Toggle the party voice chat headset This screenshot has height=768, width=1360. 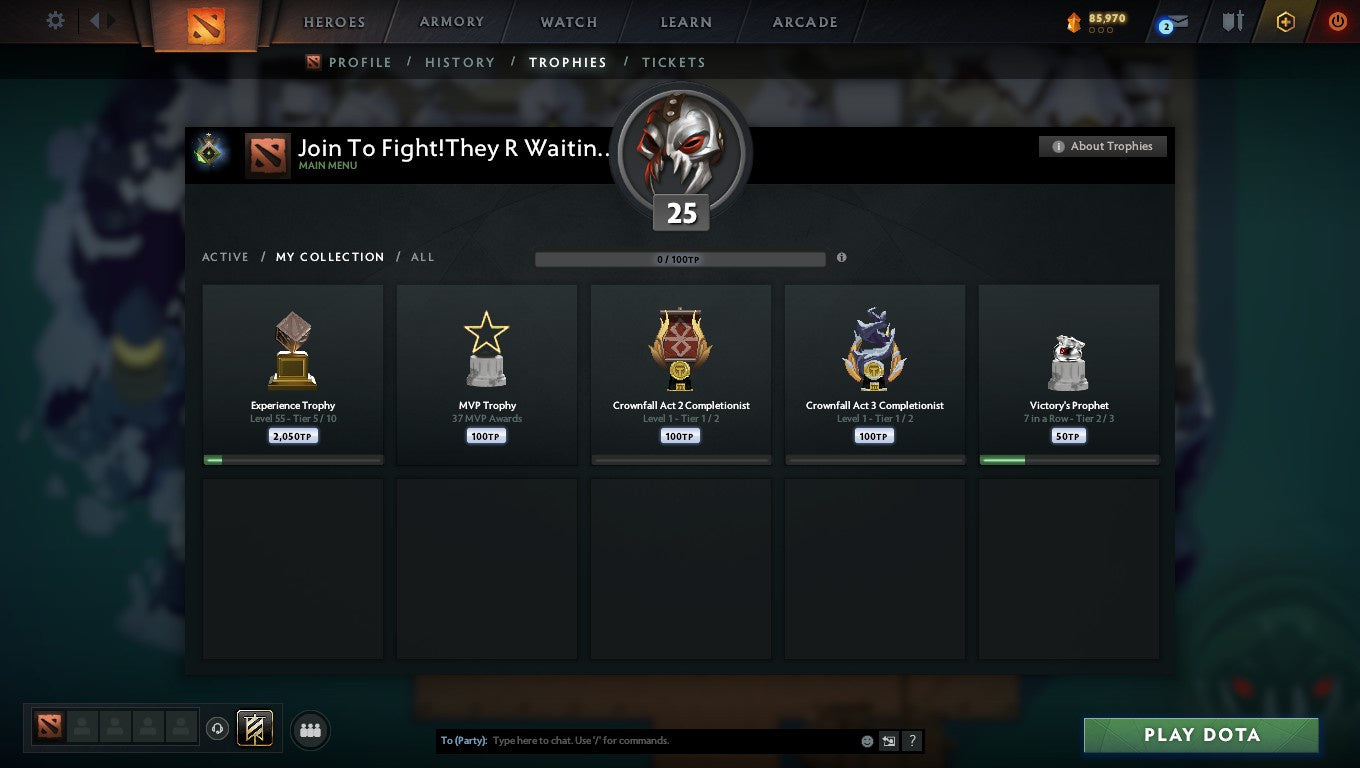[x=218, y=729]
